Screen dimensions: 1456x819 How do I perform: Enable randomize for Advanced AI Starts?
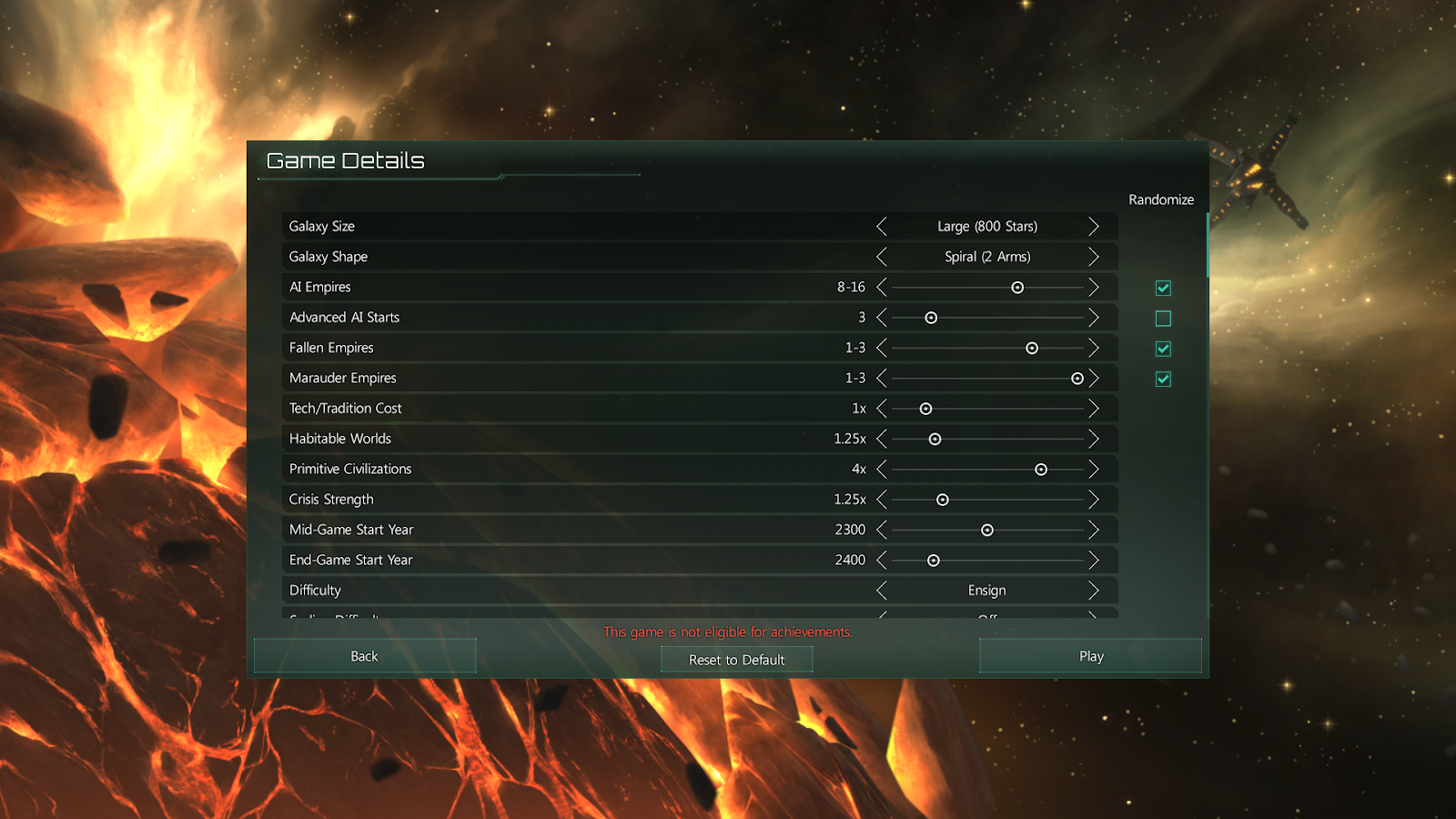tap(1163, 318)
